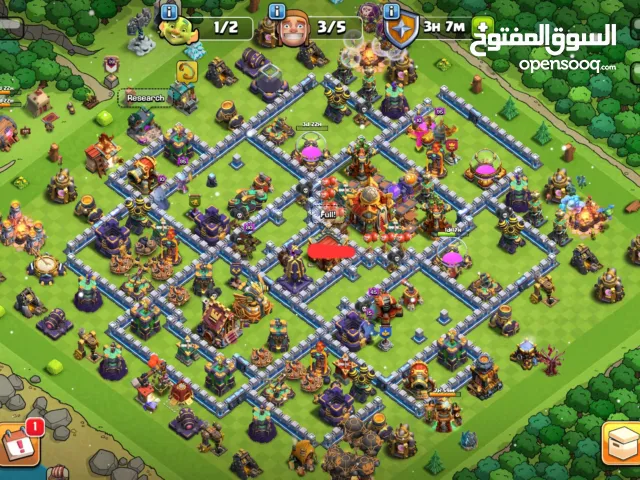
Task: Open the events calendar with red notification
Action: pos(17,444)
